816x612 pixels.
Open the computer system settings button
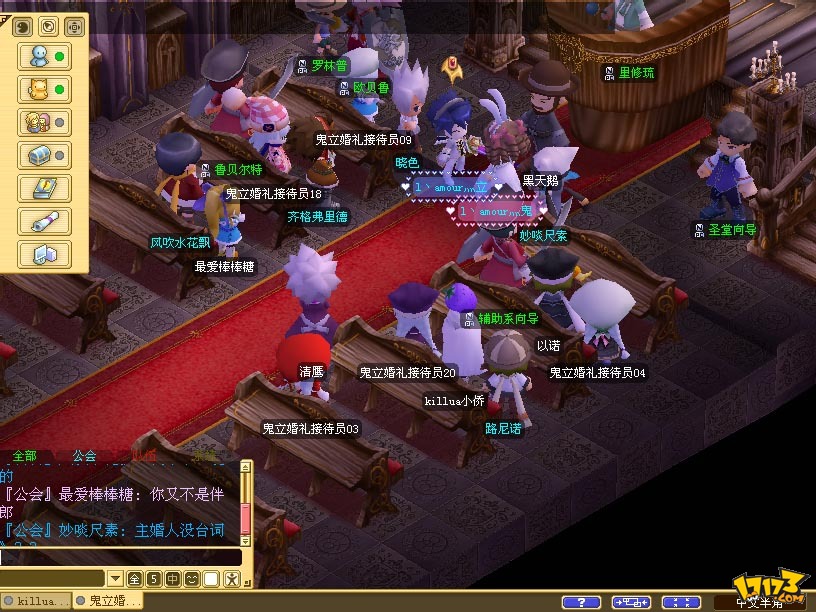pyautogui.click(x=44, y=254)
